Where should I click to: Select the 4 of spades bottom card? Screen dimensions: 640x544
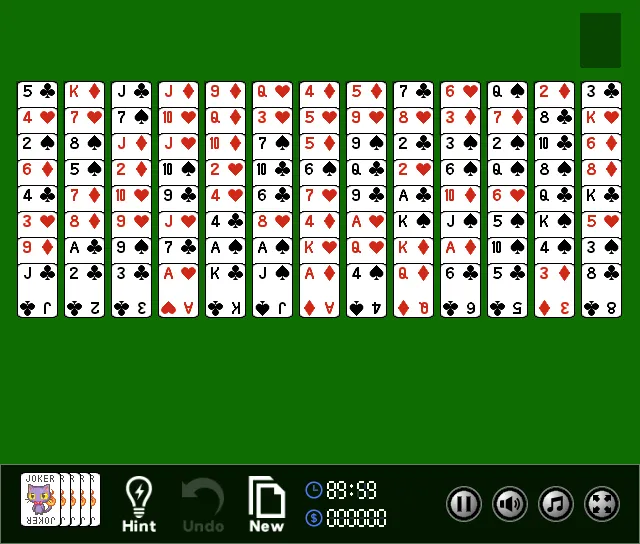pos(365,290)
